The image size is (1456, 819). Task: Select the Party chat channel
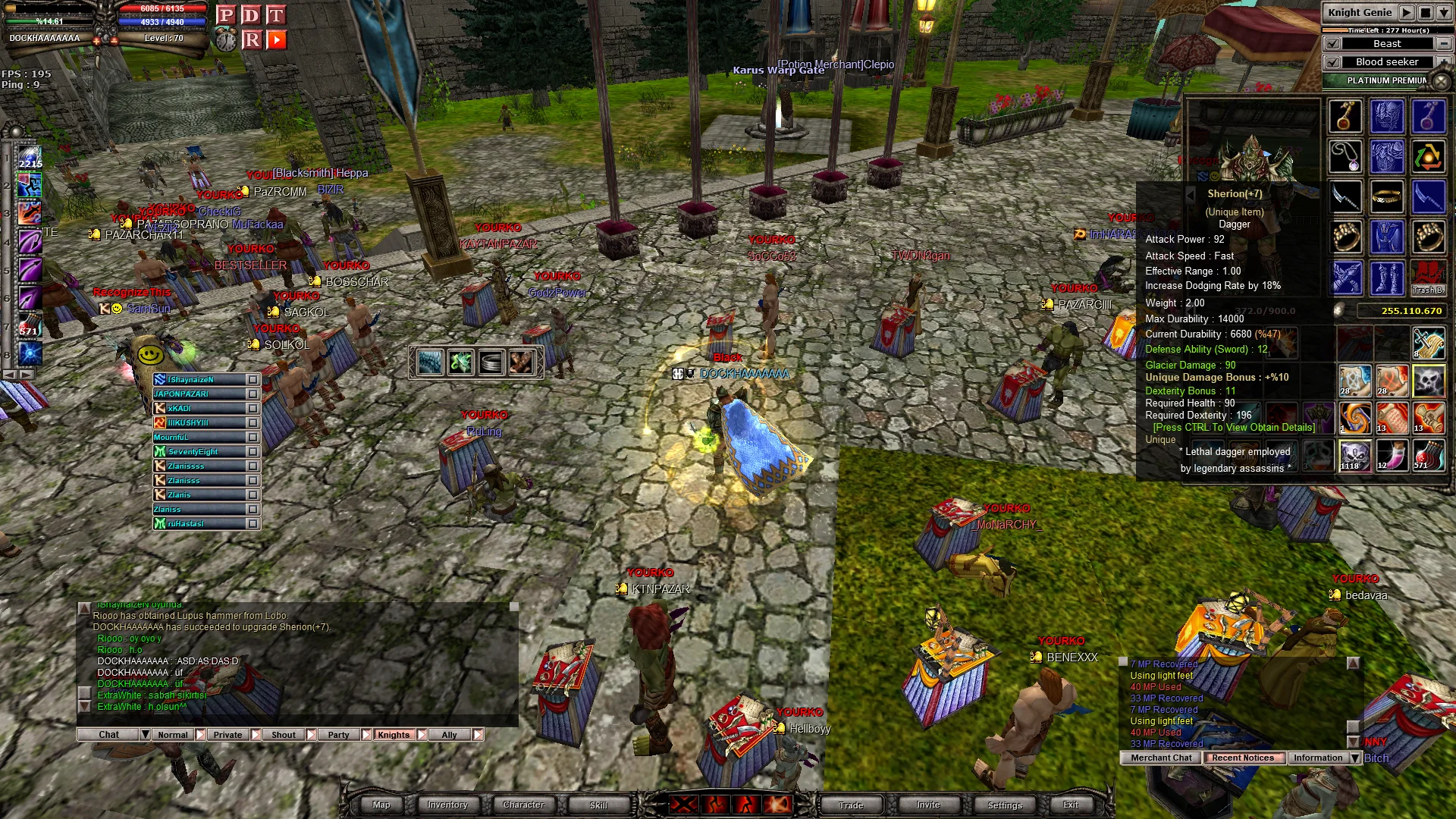(338, 735)
